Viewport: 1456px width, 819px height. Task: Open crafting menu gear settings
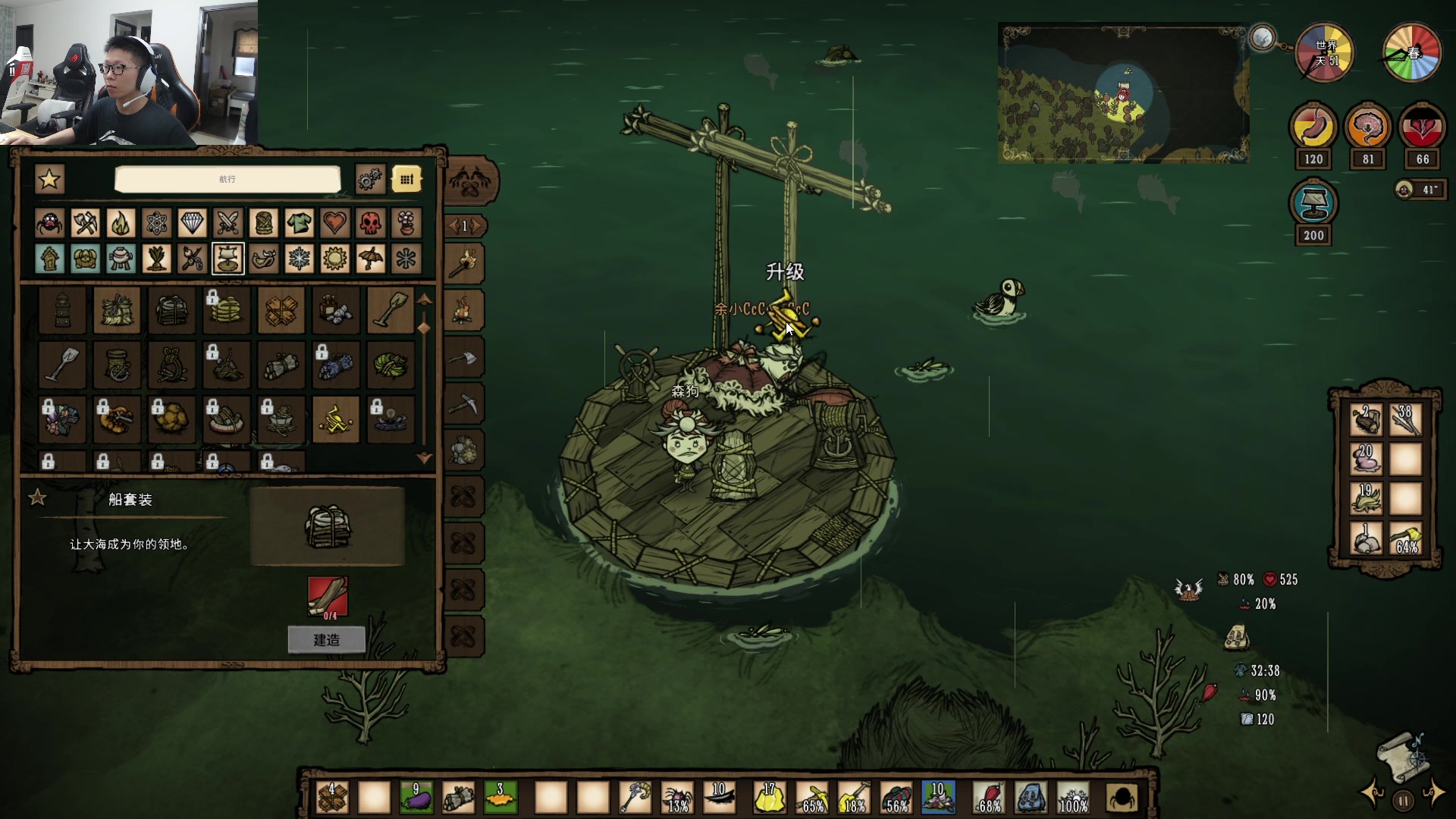370,180
